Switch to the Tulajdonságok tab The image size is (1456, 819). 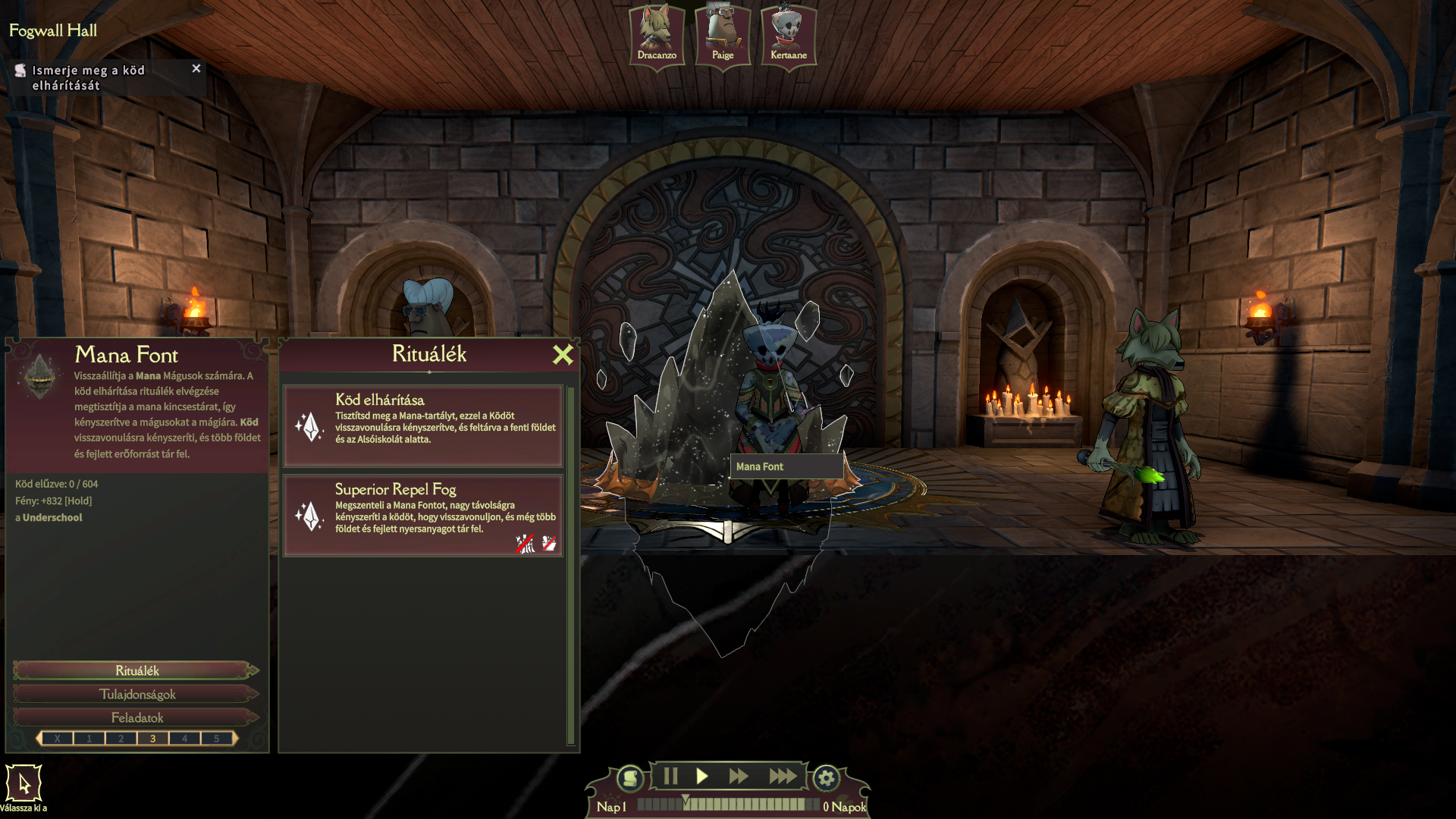tap(136, 694)
